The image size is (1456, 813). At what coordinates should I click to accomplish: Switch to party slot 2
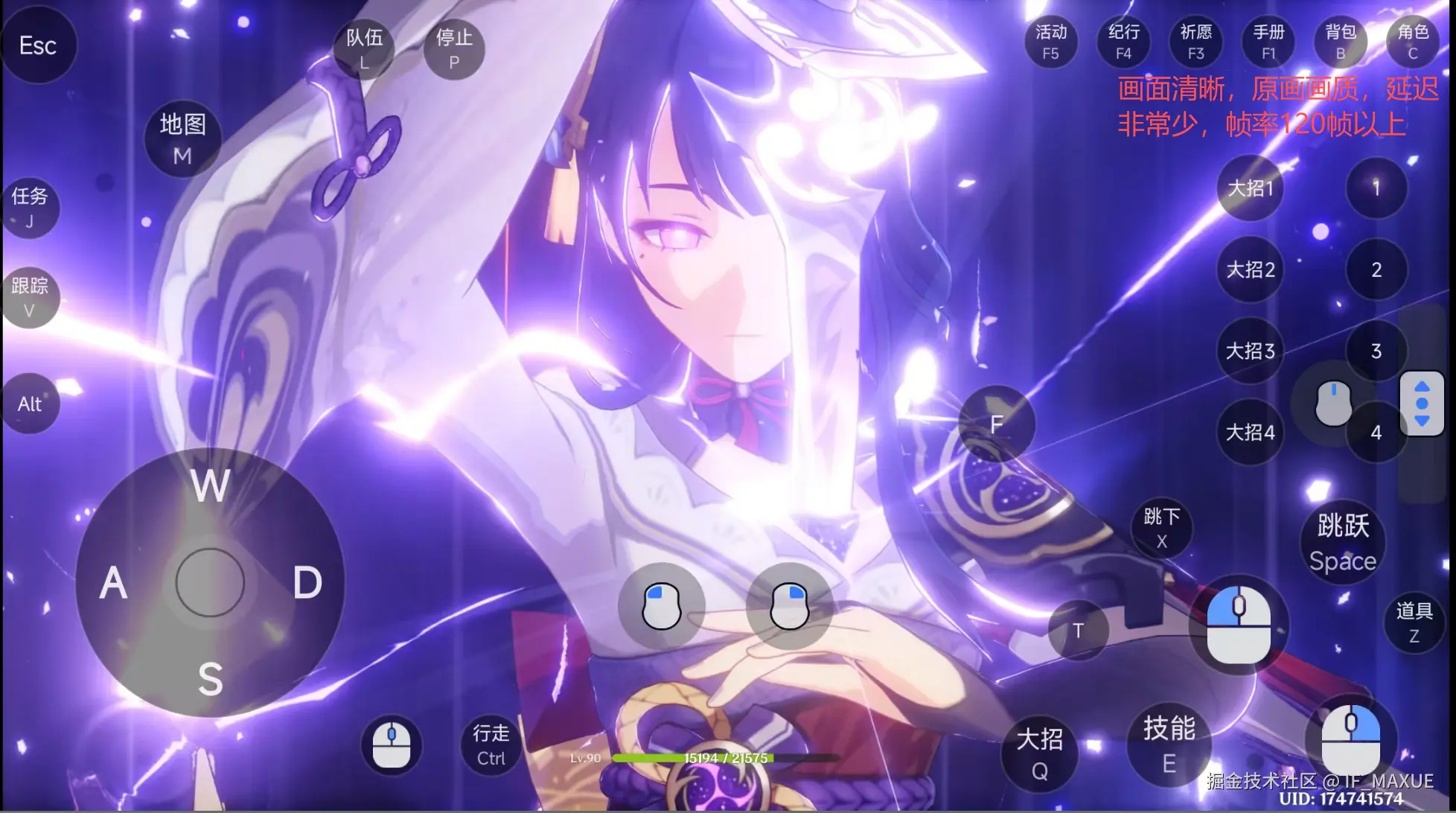1376,270
